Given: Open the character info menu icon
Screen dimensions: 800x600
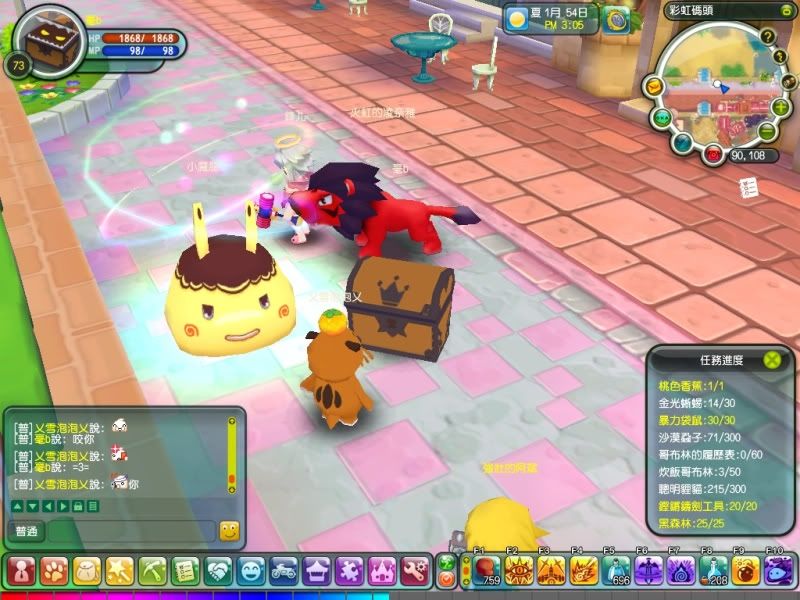Looking at the screenshot, I should [x=21, y=571].
